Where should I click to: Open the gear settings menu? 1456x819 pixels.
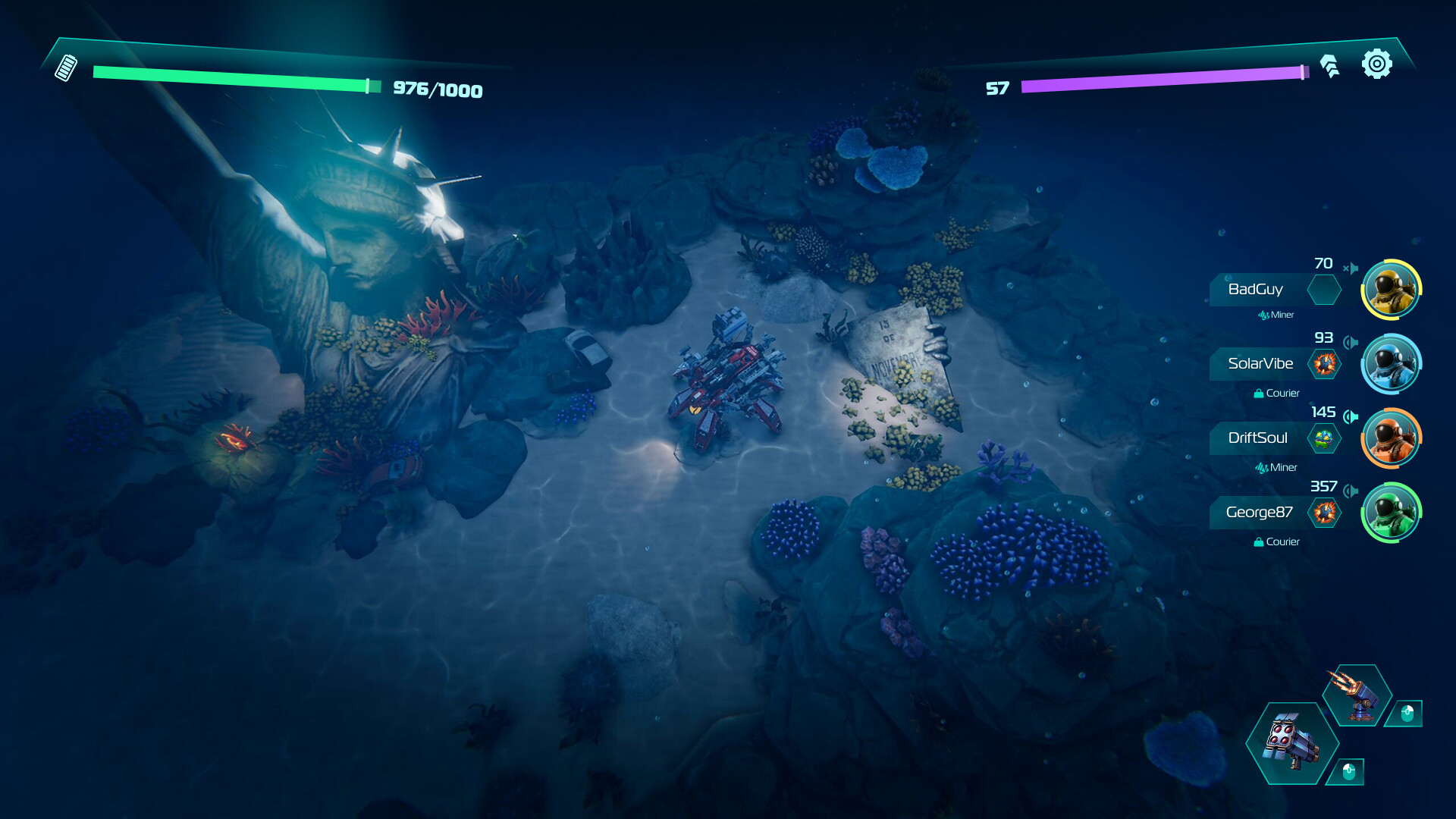point(1376,64)
